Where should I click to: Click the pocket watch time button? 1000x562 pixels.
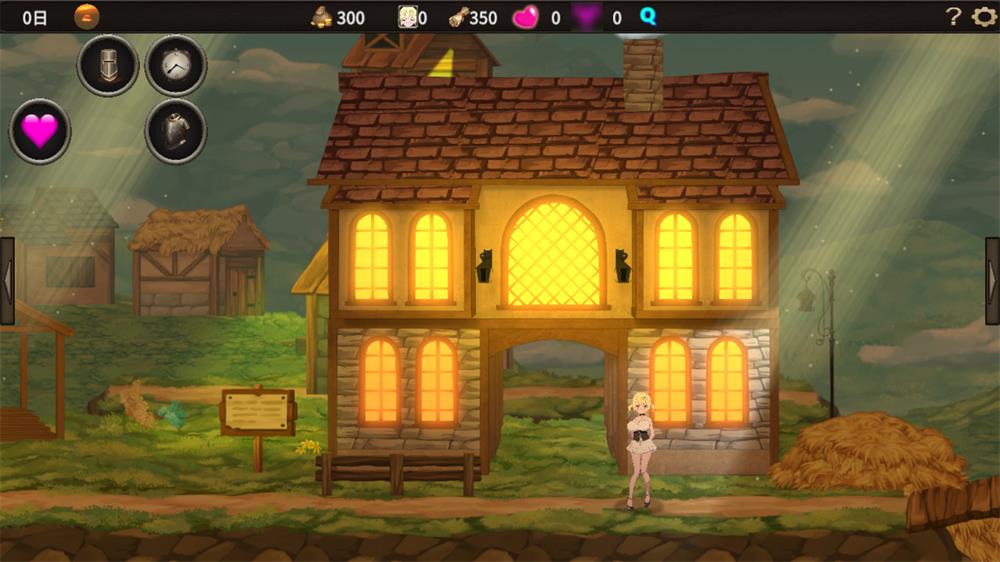[x=176, y=66]
